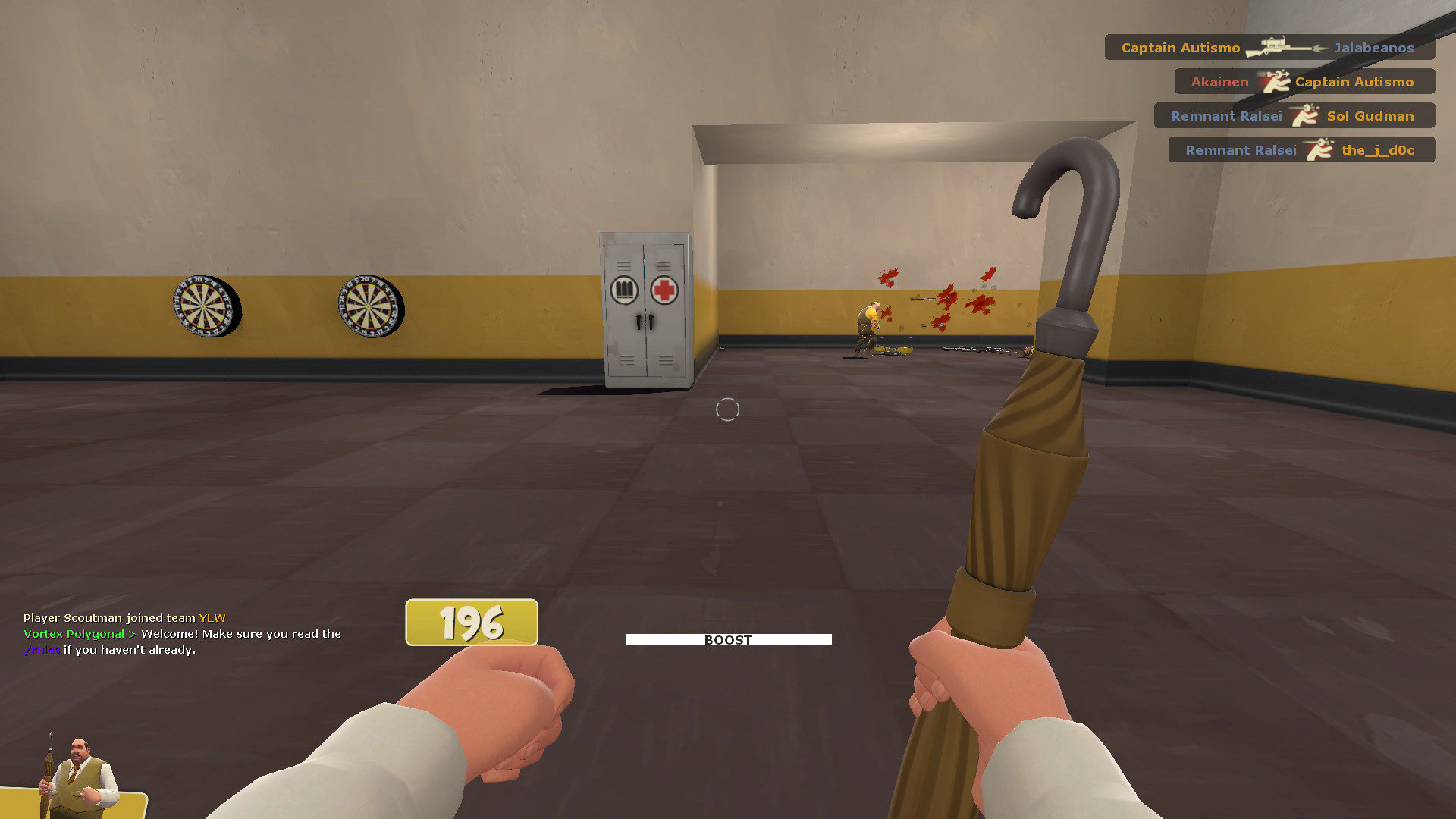The height and width of the screenshot is (819, 1456).
Task: Click the BOOST progress bar
Action: pos(727,639)
